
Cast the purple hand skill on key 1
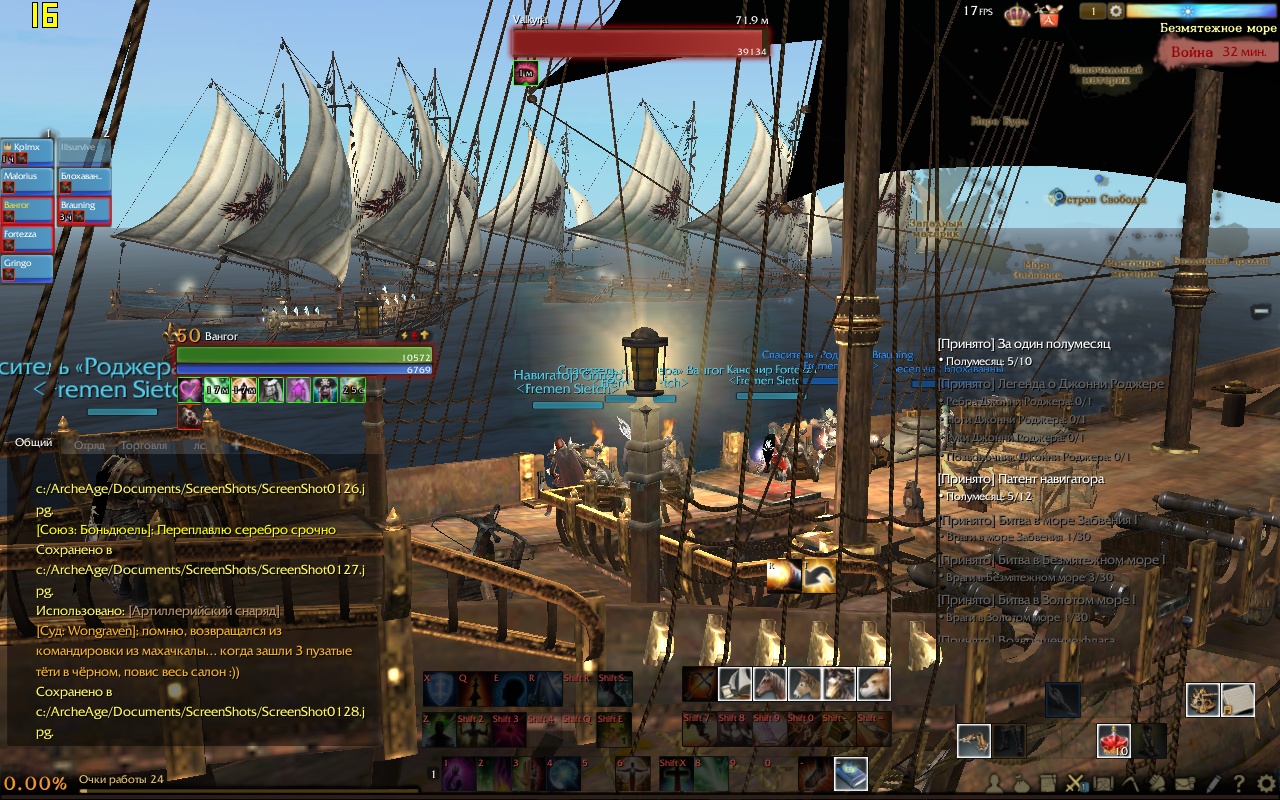pos(459,774)
